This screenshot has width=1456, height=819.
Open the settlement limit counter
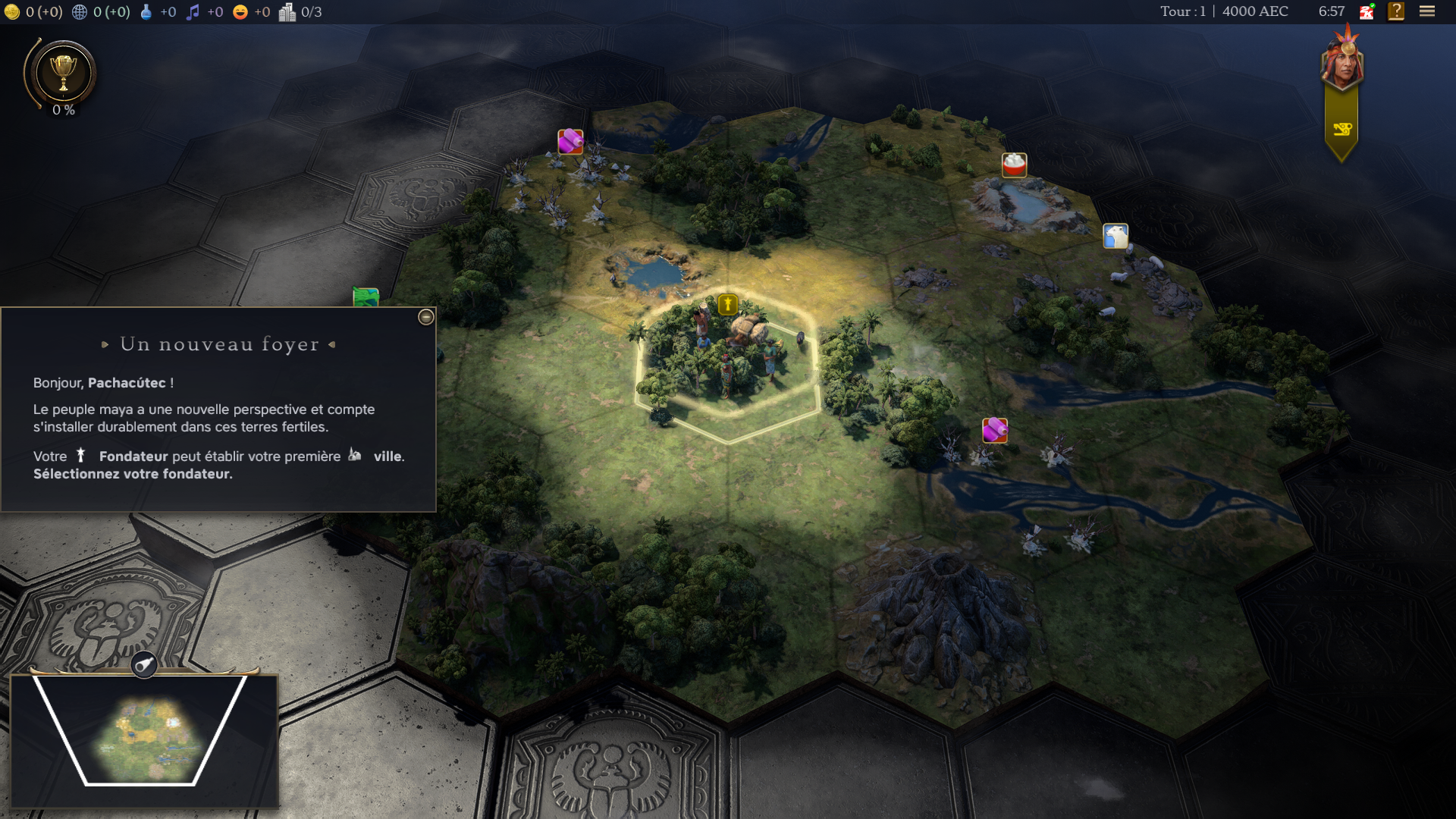coord(301,12)
